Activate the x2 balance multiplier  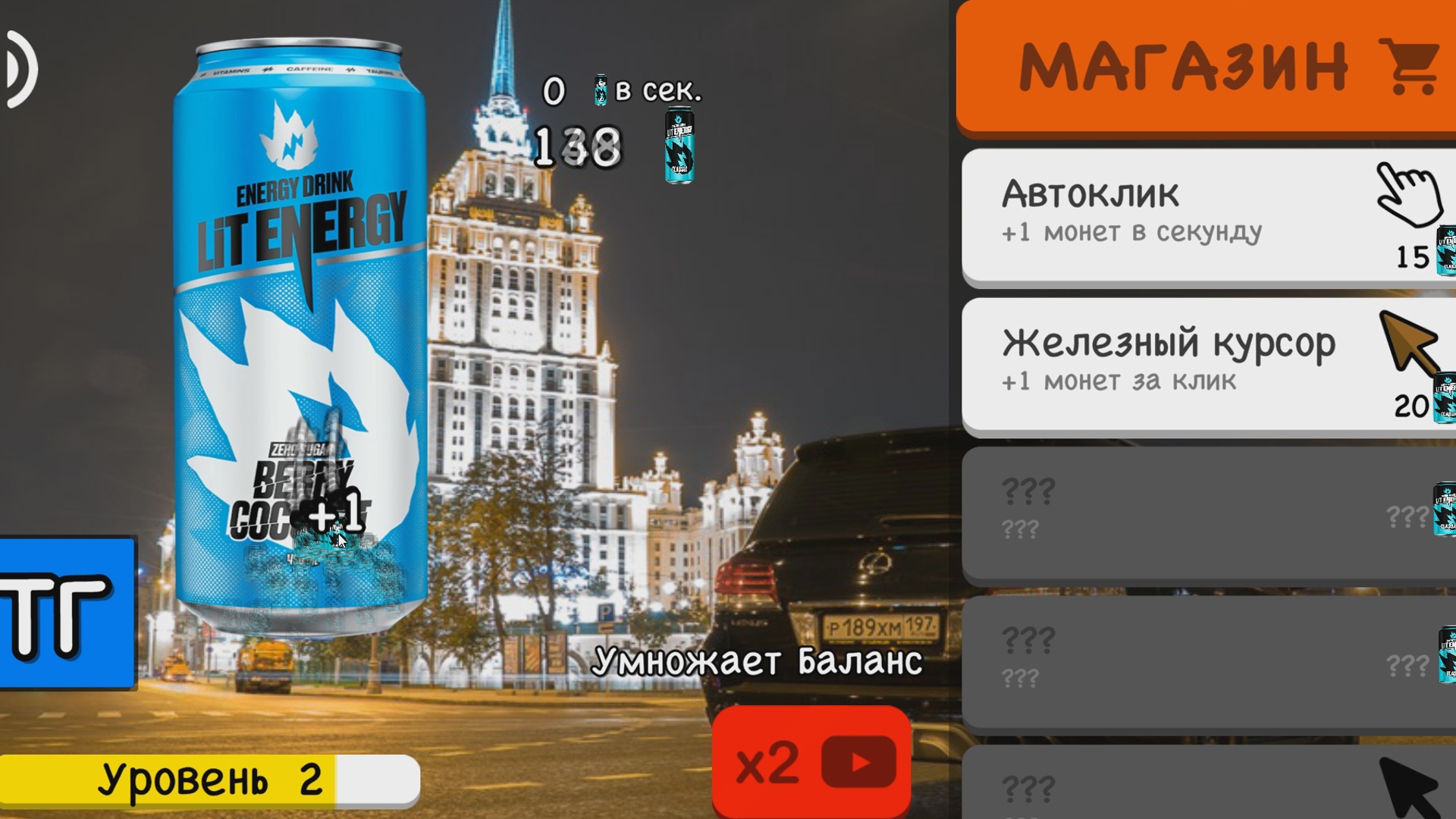(810, 764)
